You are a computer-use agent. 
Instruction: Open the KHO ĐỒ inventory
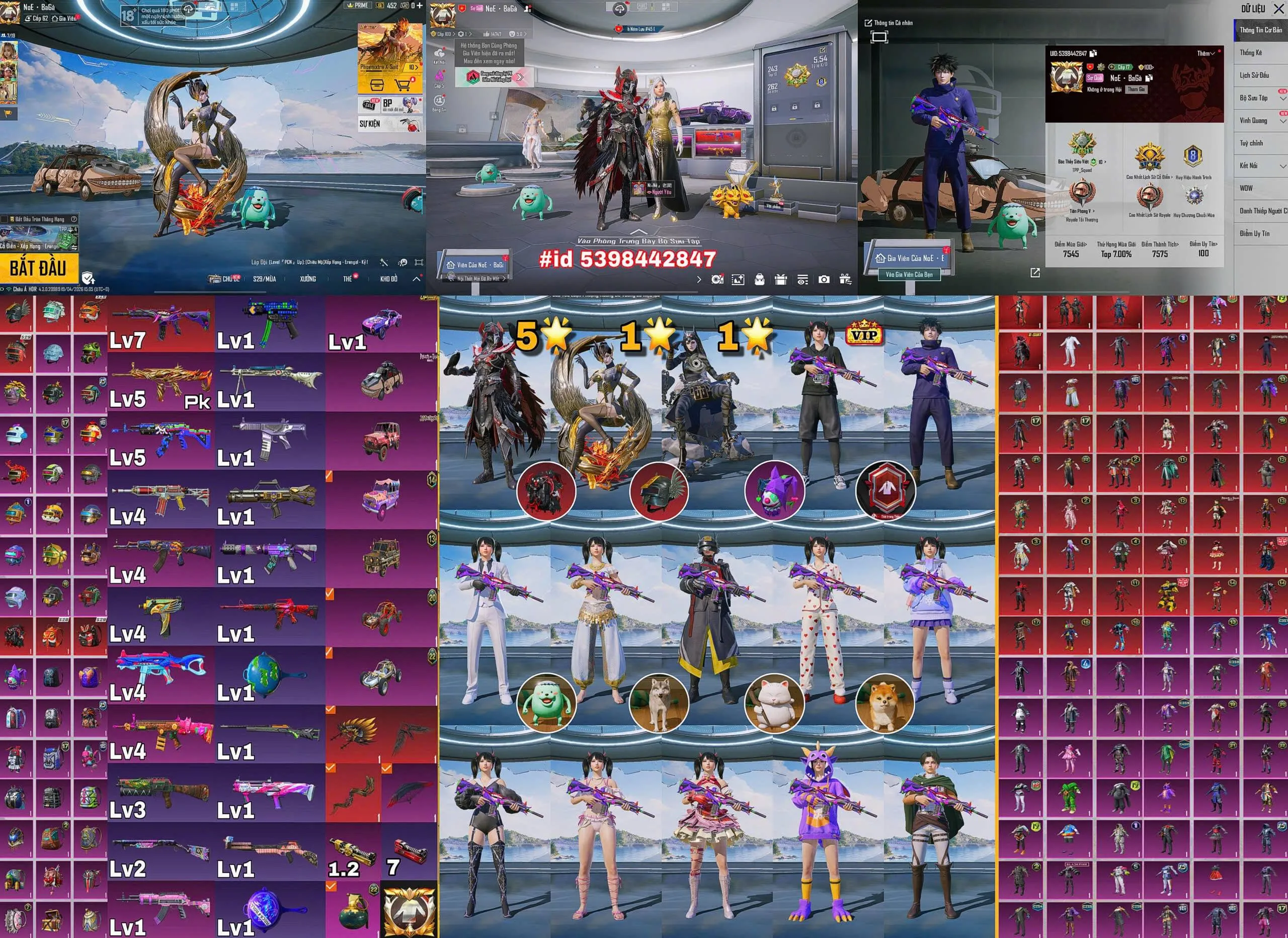388,279
